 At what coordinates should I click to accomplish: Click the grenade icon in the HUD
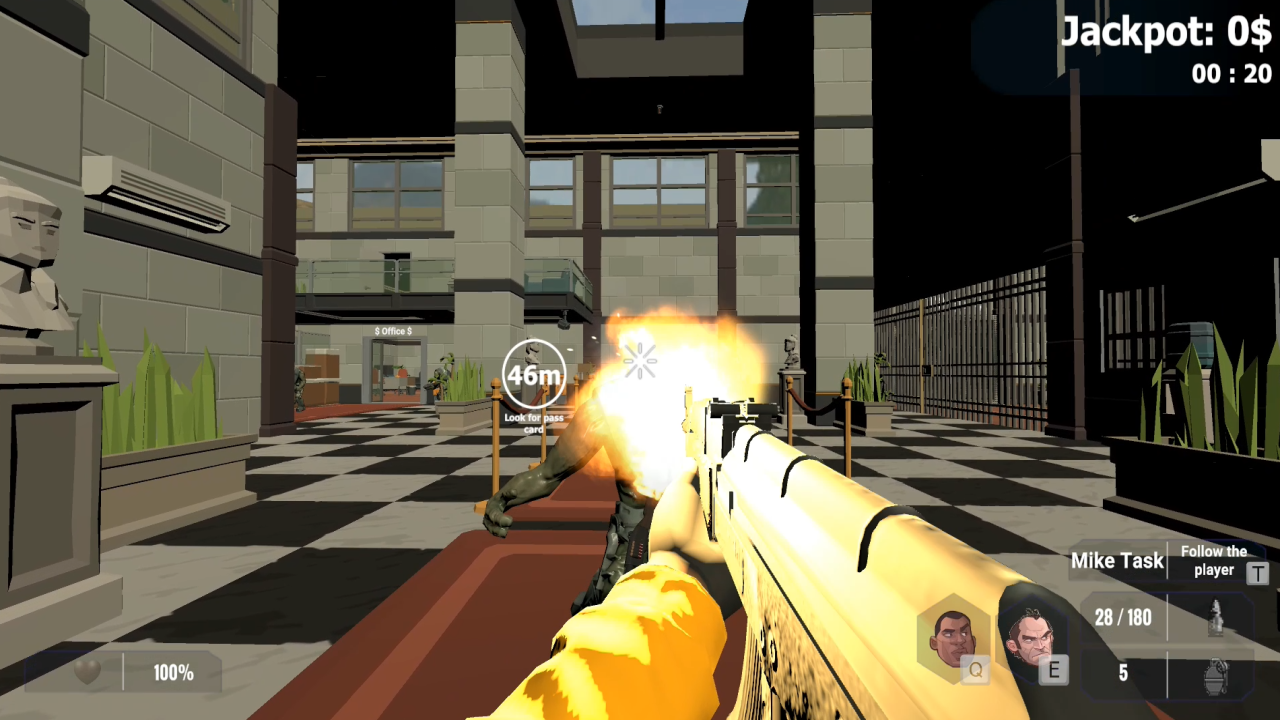[1215, 676]
